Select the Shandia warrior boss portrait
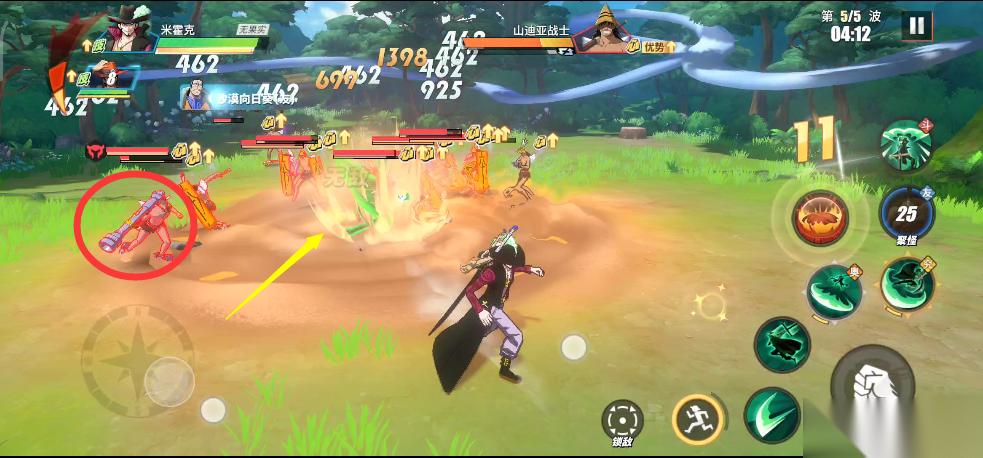 603,32
